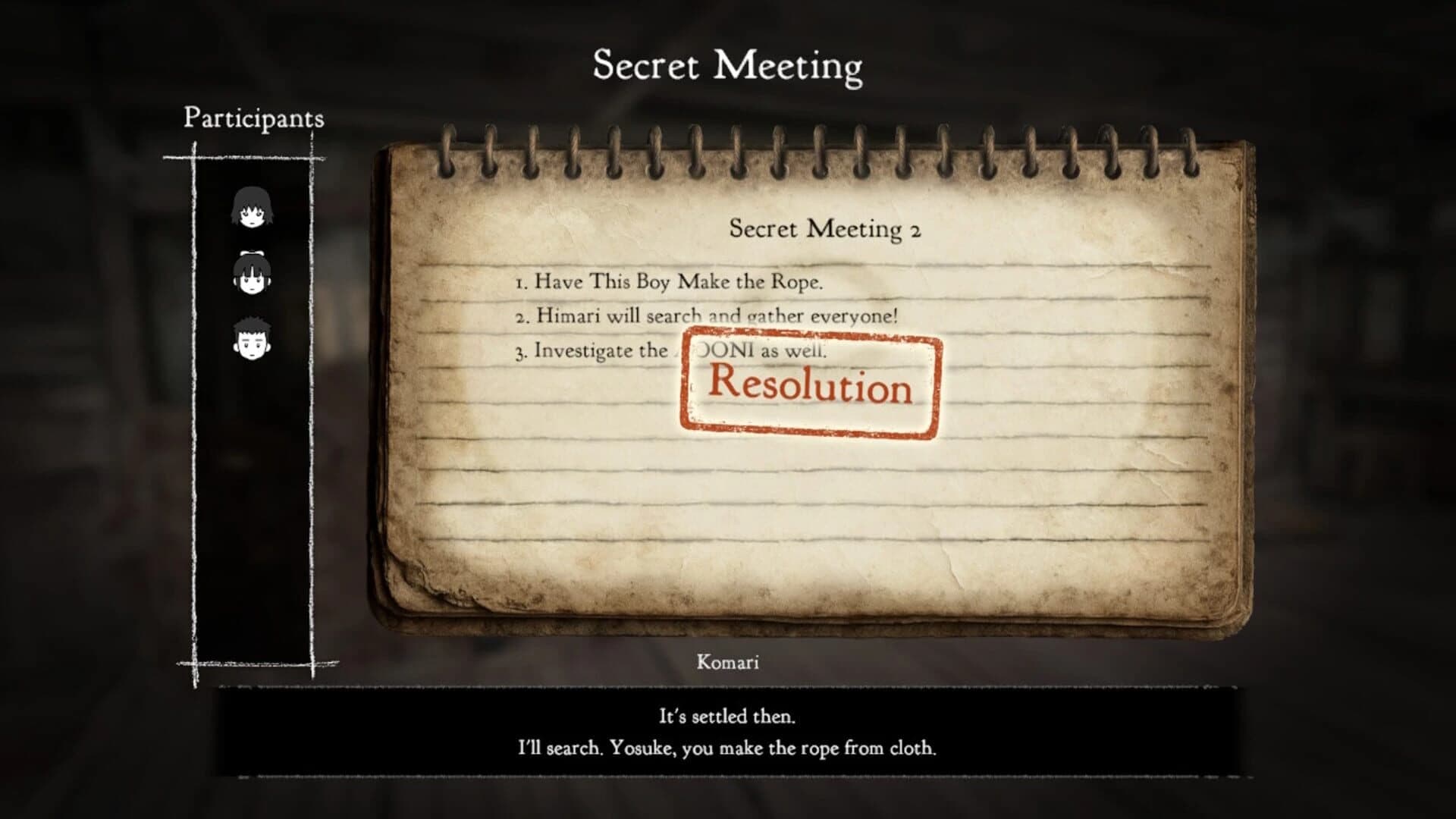
Task: Toggle agenda item 'Have This Boy Make the Rope'
Action: 671,282
